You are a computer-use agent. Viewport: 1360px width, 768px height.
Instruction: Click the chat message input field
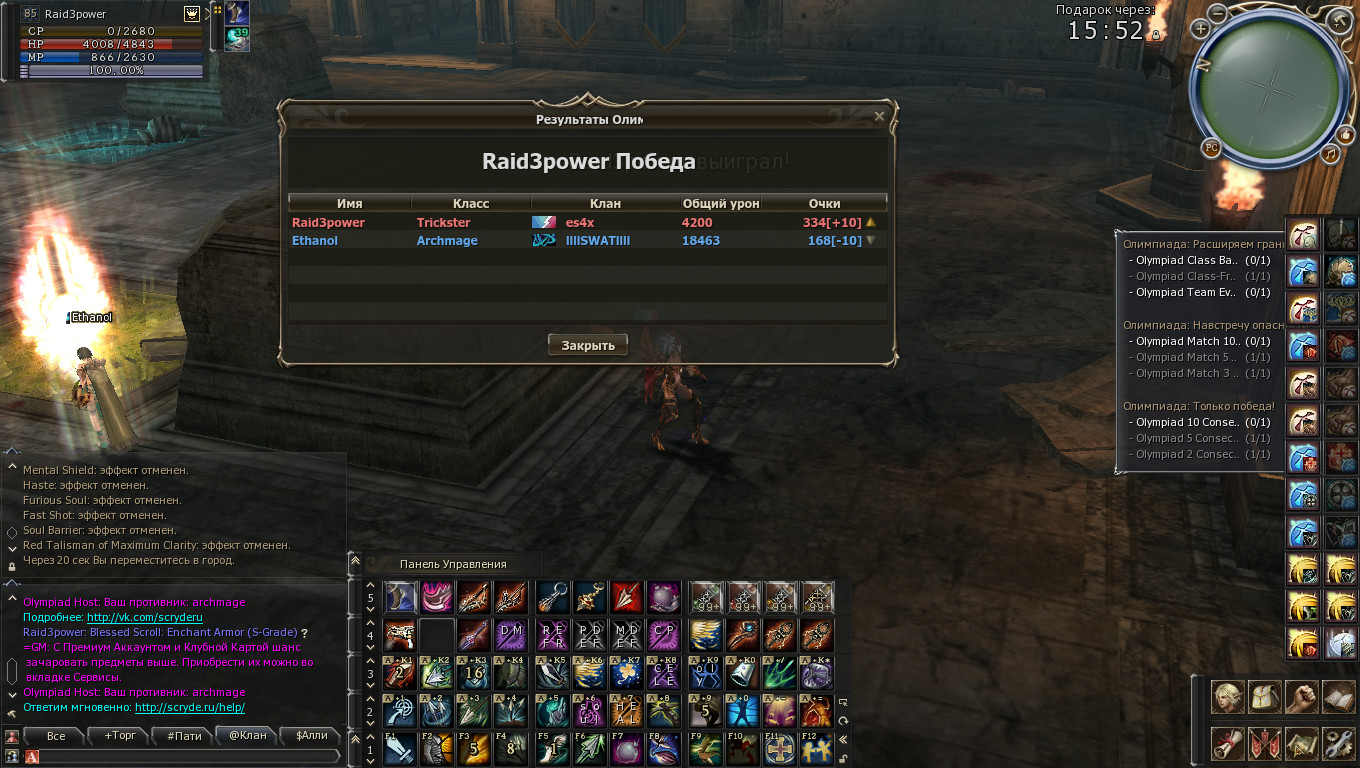click(x=185, y=757)
